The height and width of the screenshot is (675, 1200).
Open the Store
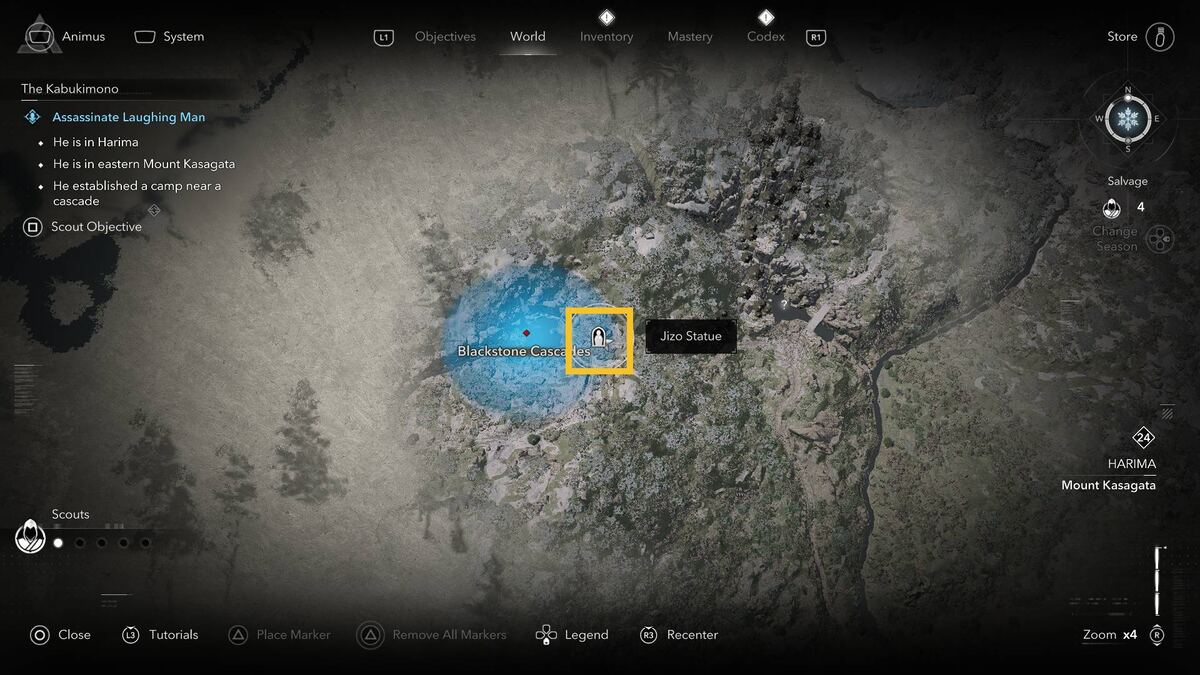click(x=1139, y=37)
